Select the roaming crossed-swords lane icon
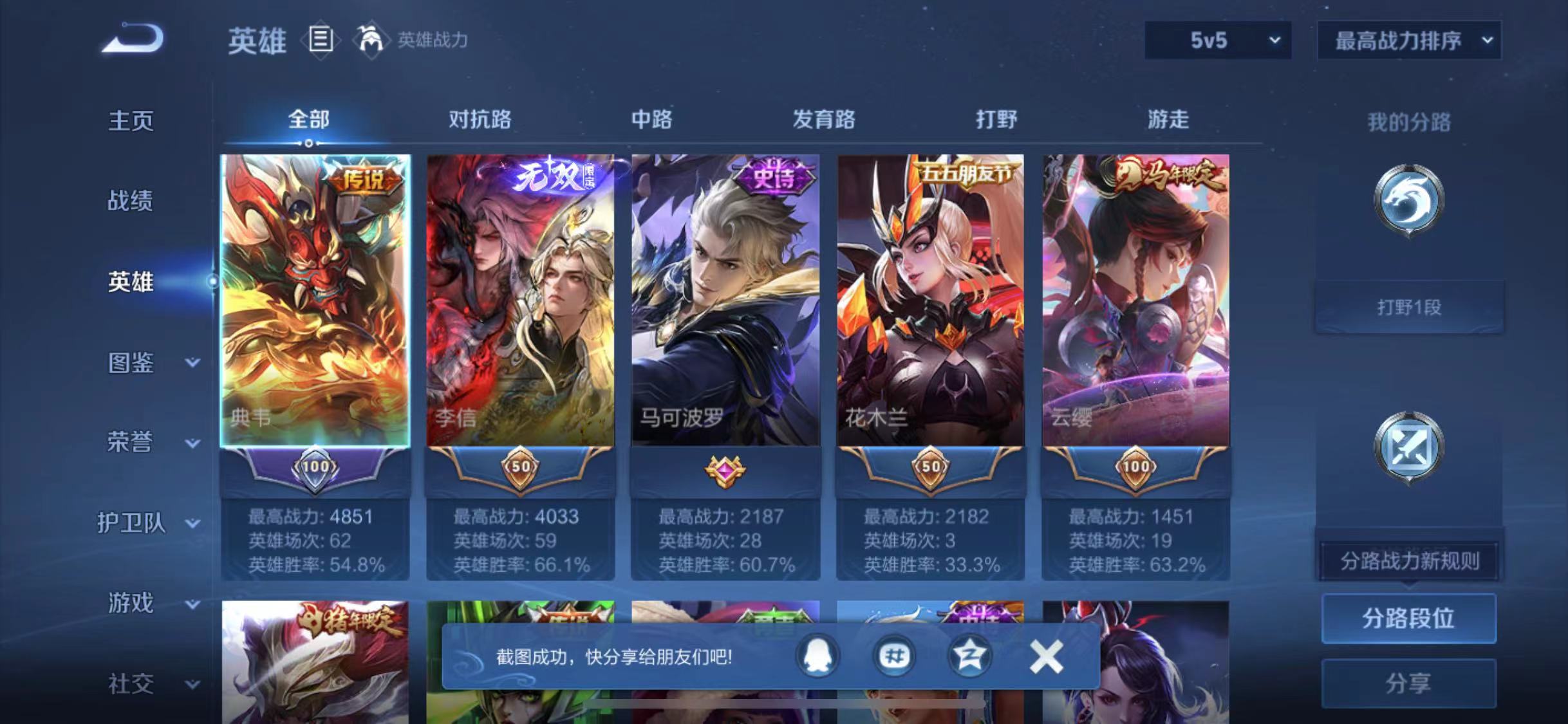1568x724 pixels. [x=1408, y=445]
